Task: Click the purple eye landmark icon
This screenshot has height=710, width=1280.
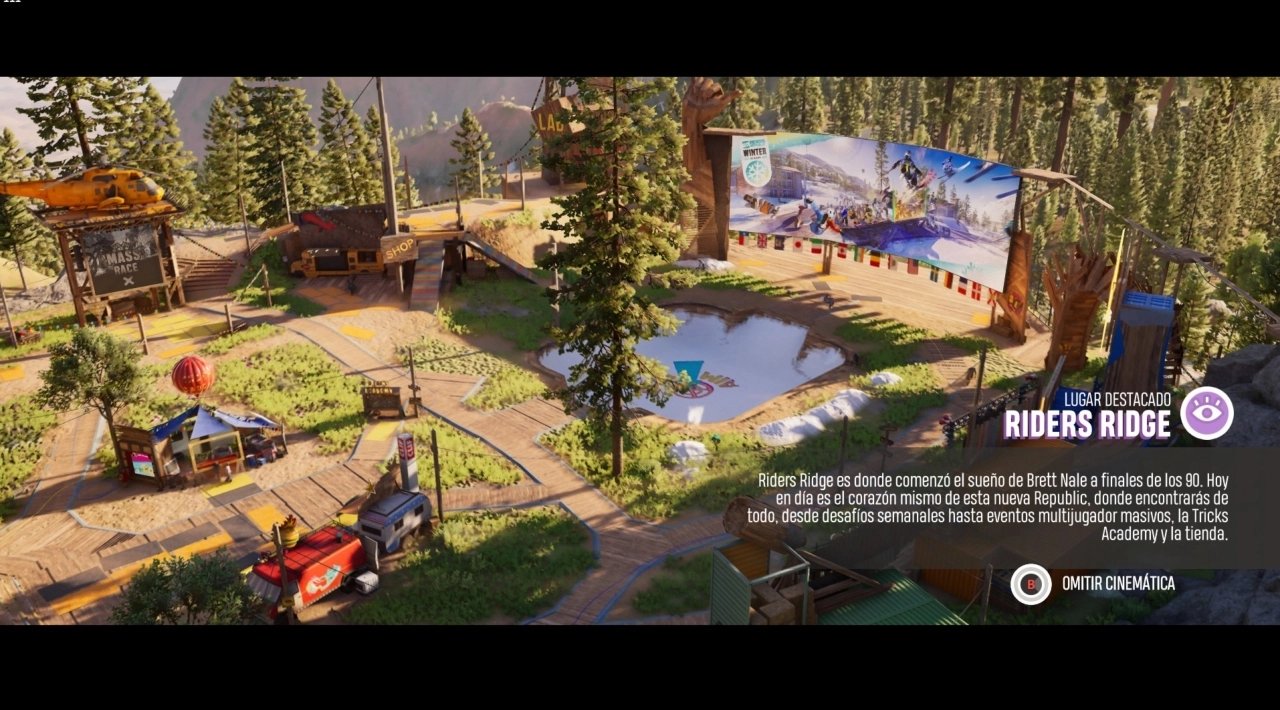Action: point(1206,413)
